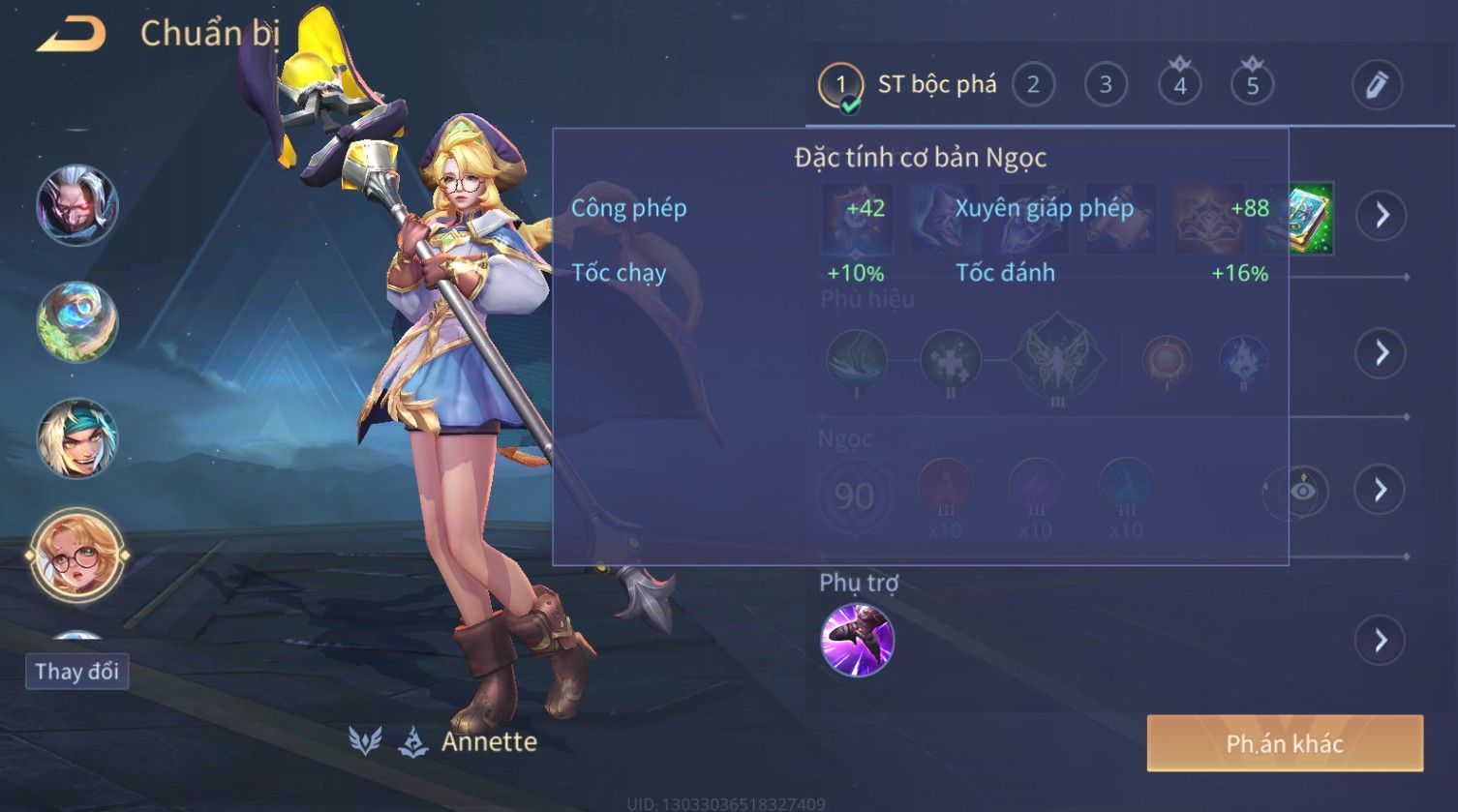Open build preset 5
Screen dimensions: 1458x812
coord(1252,85)
